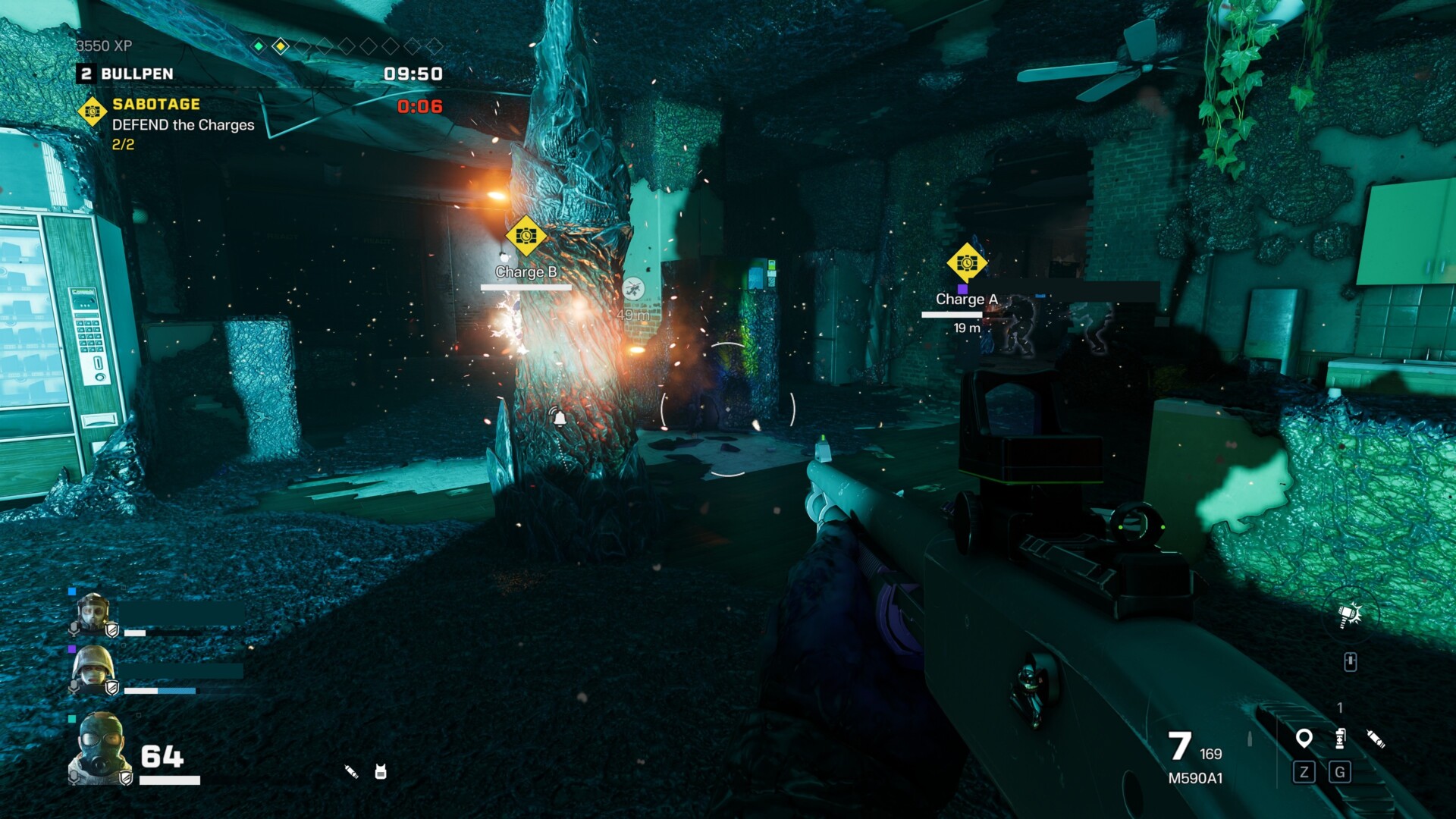Select the syringe icon beside the grenade
This screenshot has height=819, width=1456.
(x=1376, y=738)
